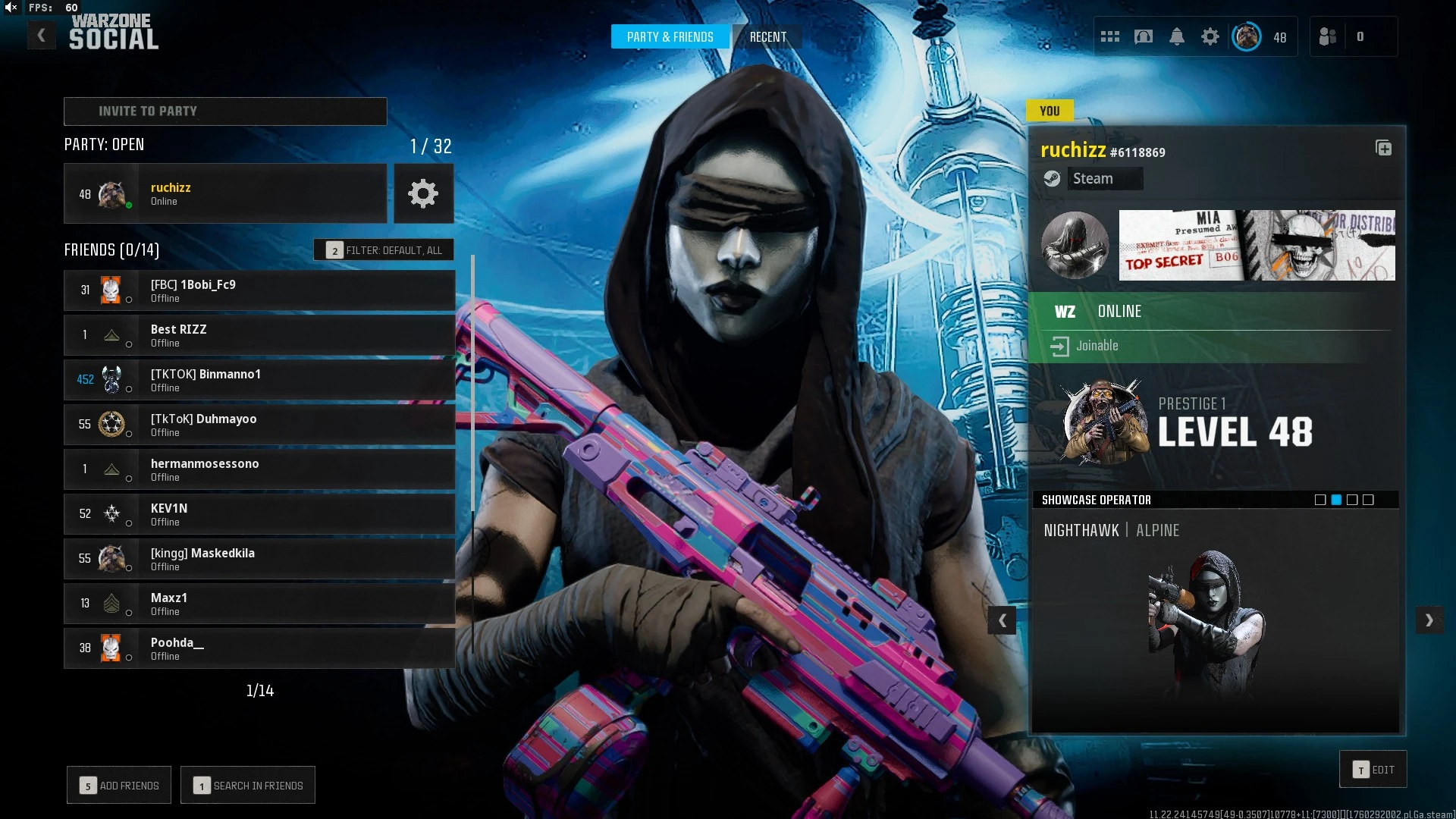Select [TKTOK] Binmanno1 friend entry
The image size is (1456, 819).
click(259, 380)
